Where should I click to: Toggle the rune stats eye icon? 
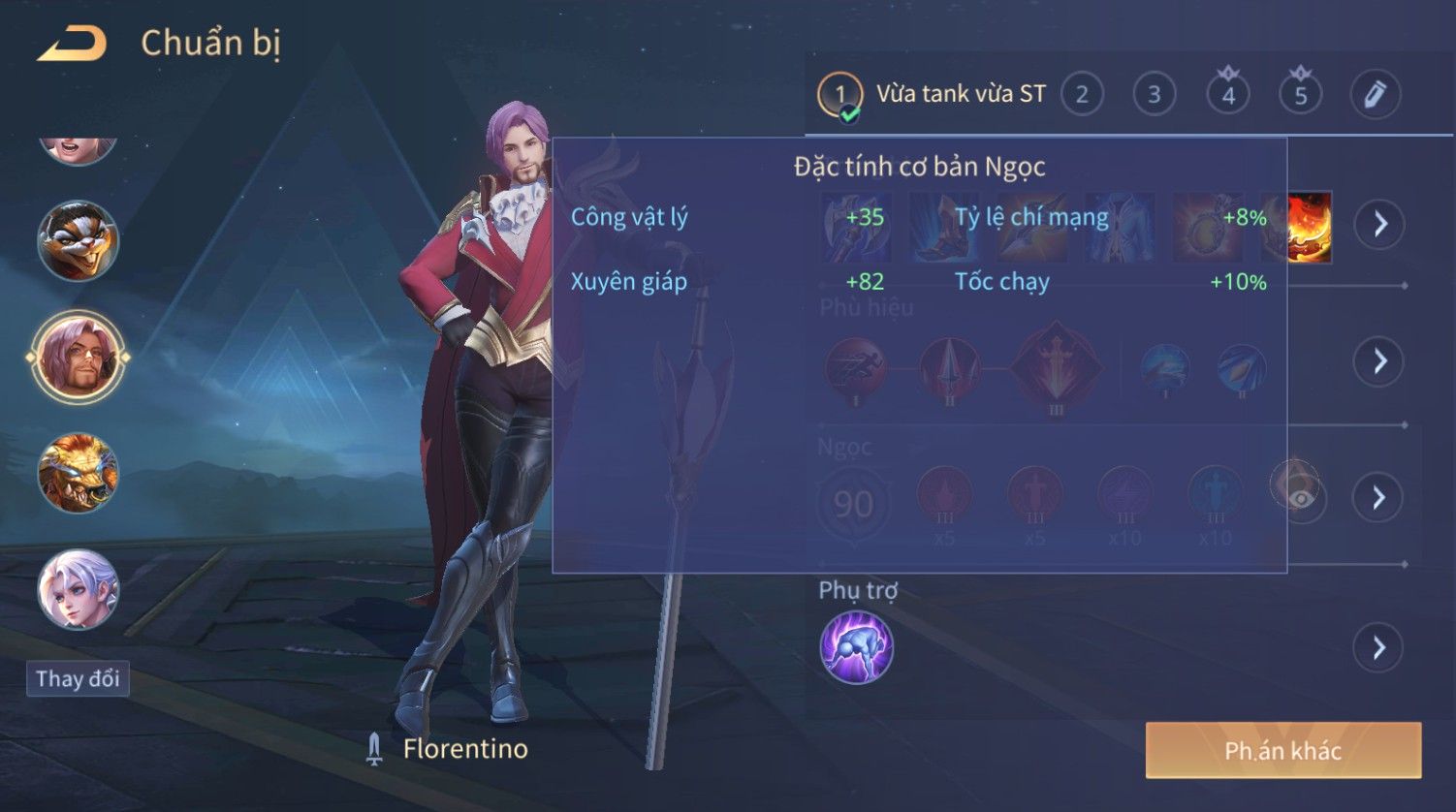[x=1301, y=497]
